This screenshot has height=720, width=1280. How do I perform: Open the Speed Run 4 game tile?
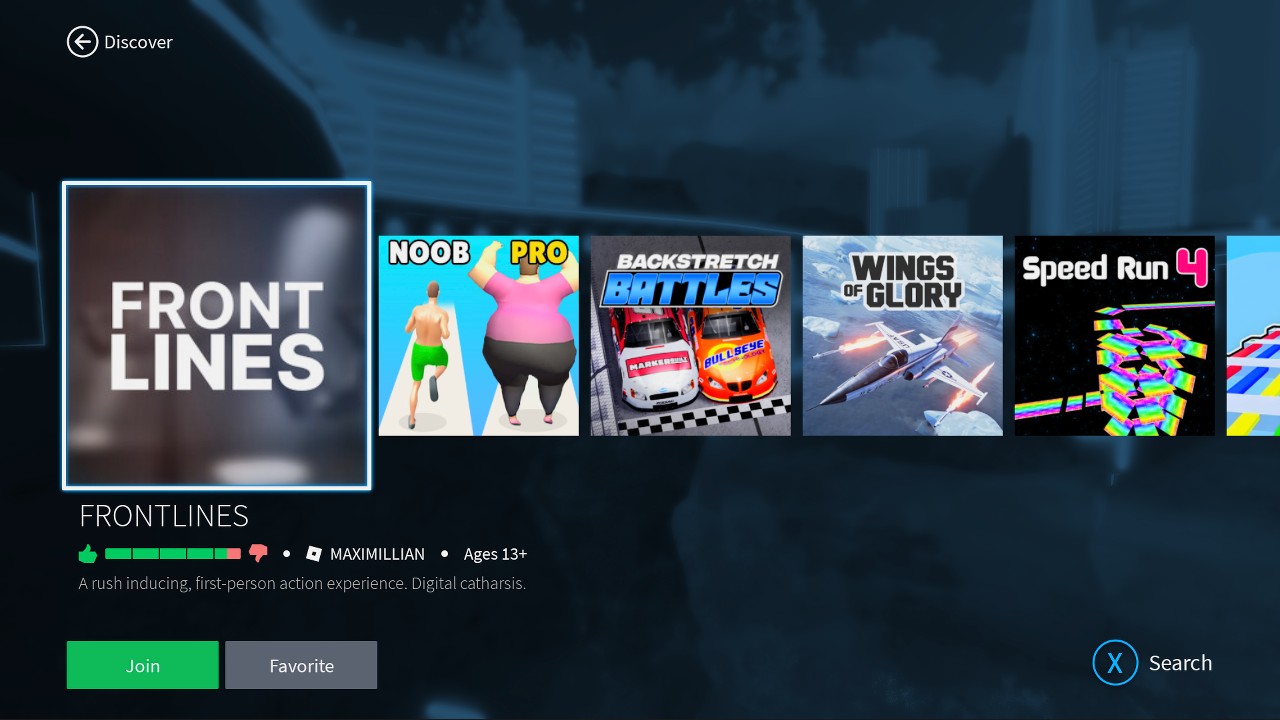1114,335
